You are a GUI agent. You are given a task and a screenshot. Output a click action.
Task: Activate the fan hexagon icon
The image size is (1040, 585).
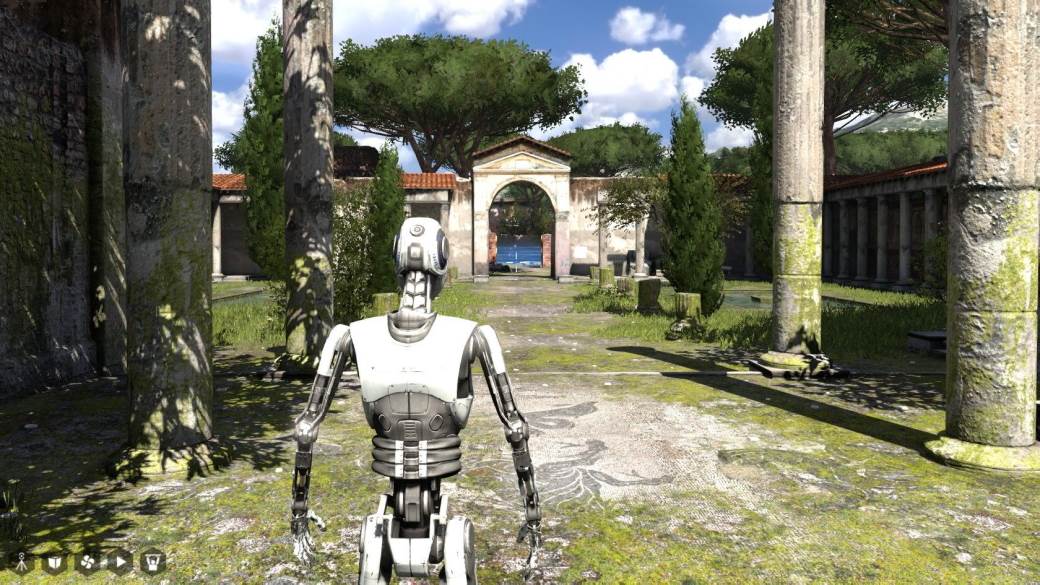88,561
